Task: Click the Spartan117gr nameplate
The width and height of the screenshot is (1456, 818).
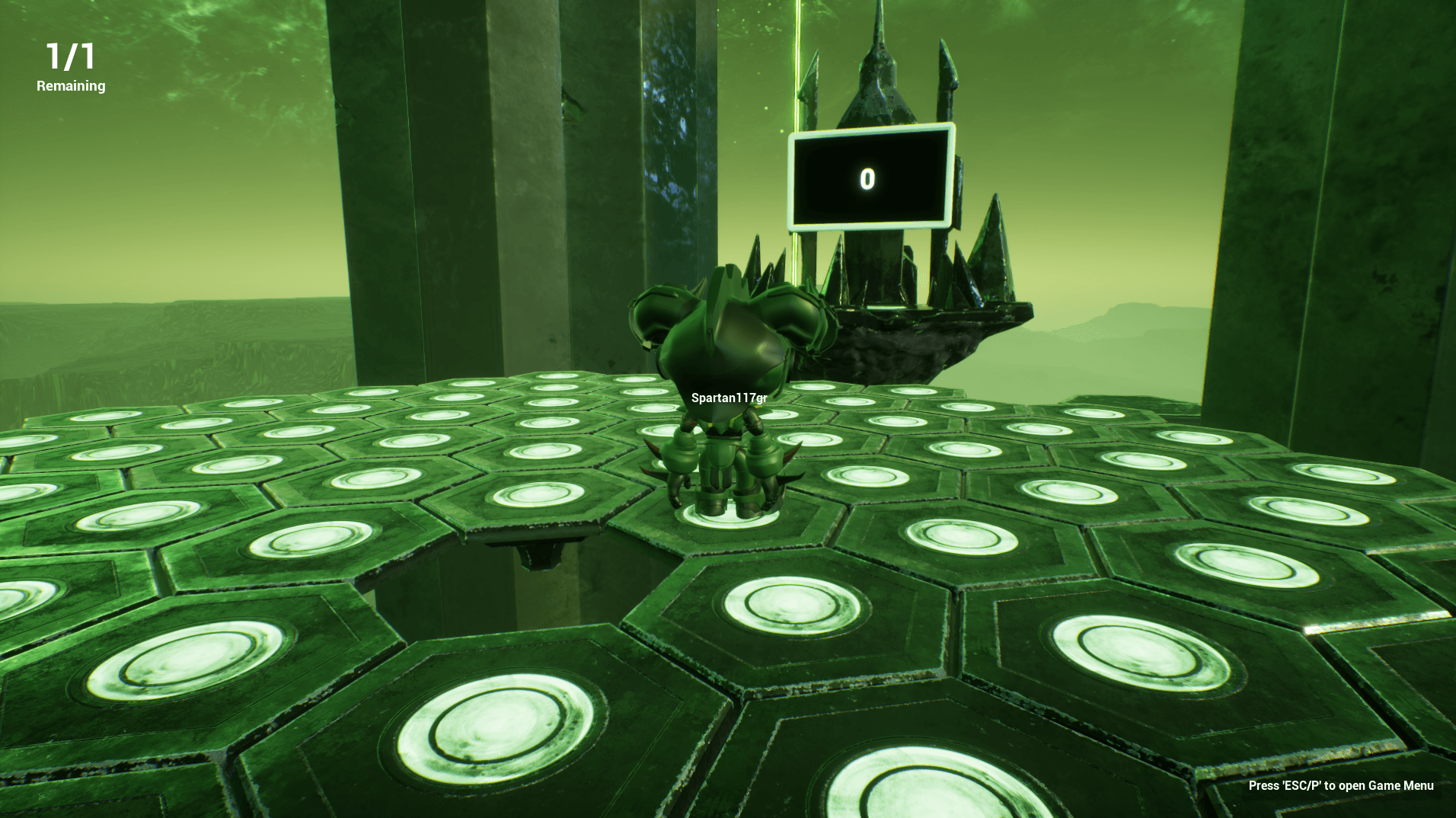Action: pyautogui.click(x=730, y=396)
